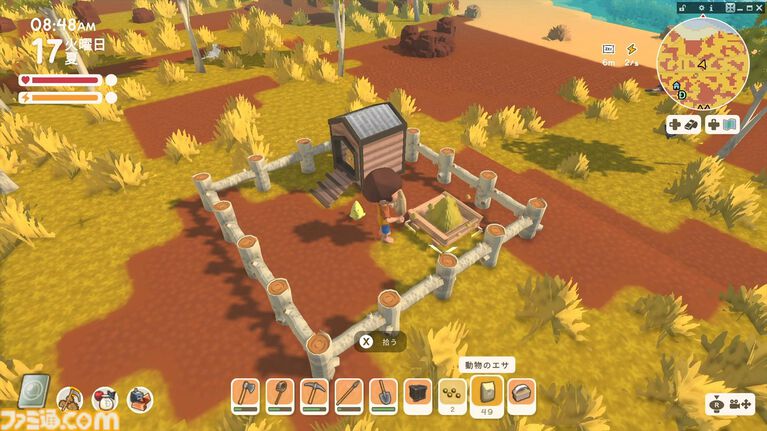Choose the spear hotbar slot

point(349,396)
